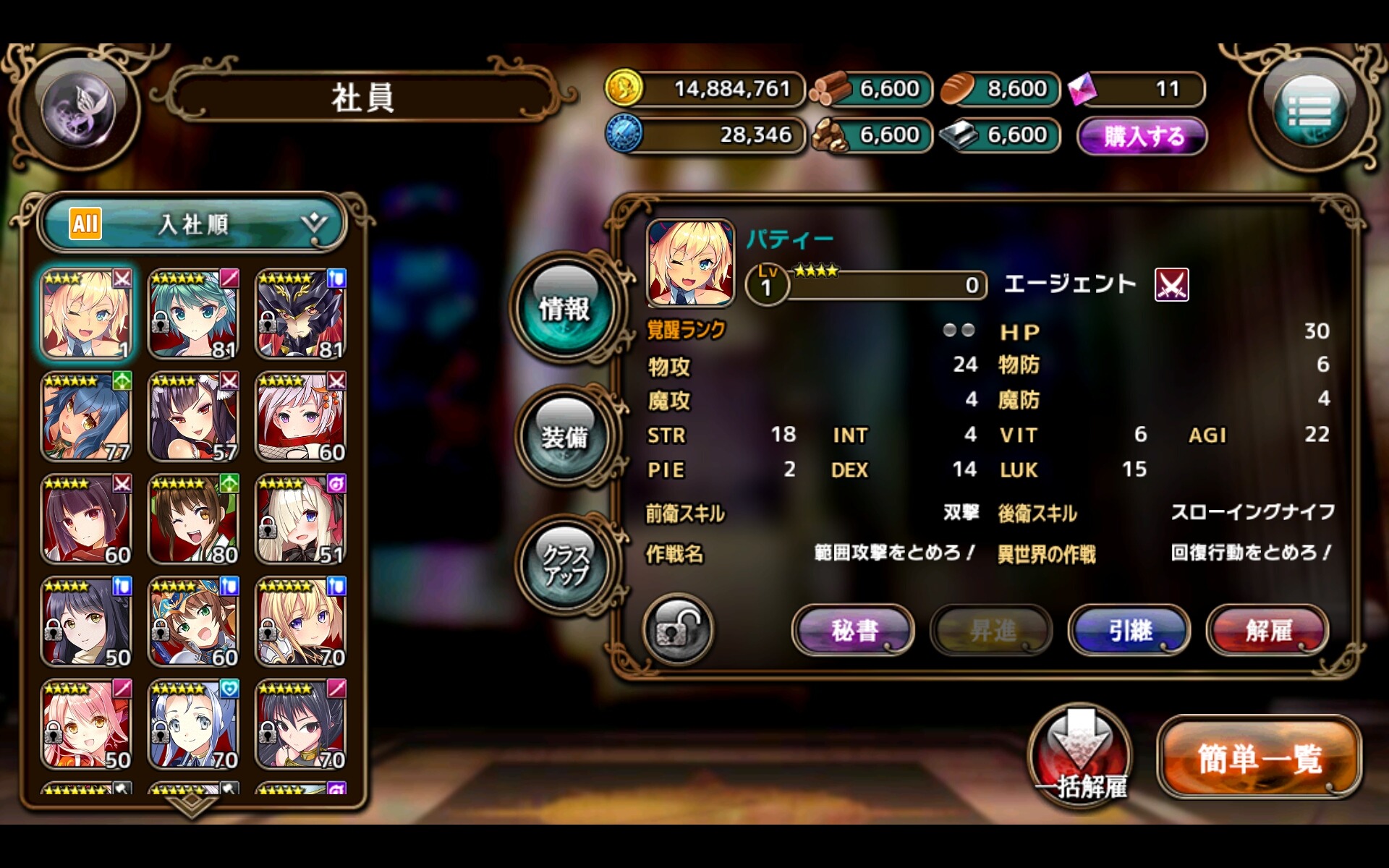Click the purple orb back button
This screenshot has height=868, width=1389.
(78, 110)
